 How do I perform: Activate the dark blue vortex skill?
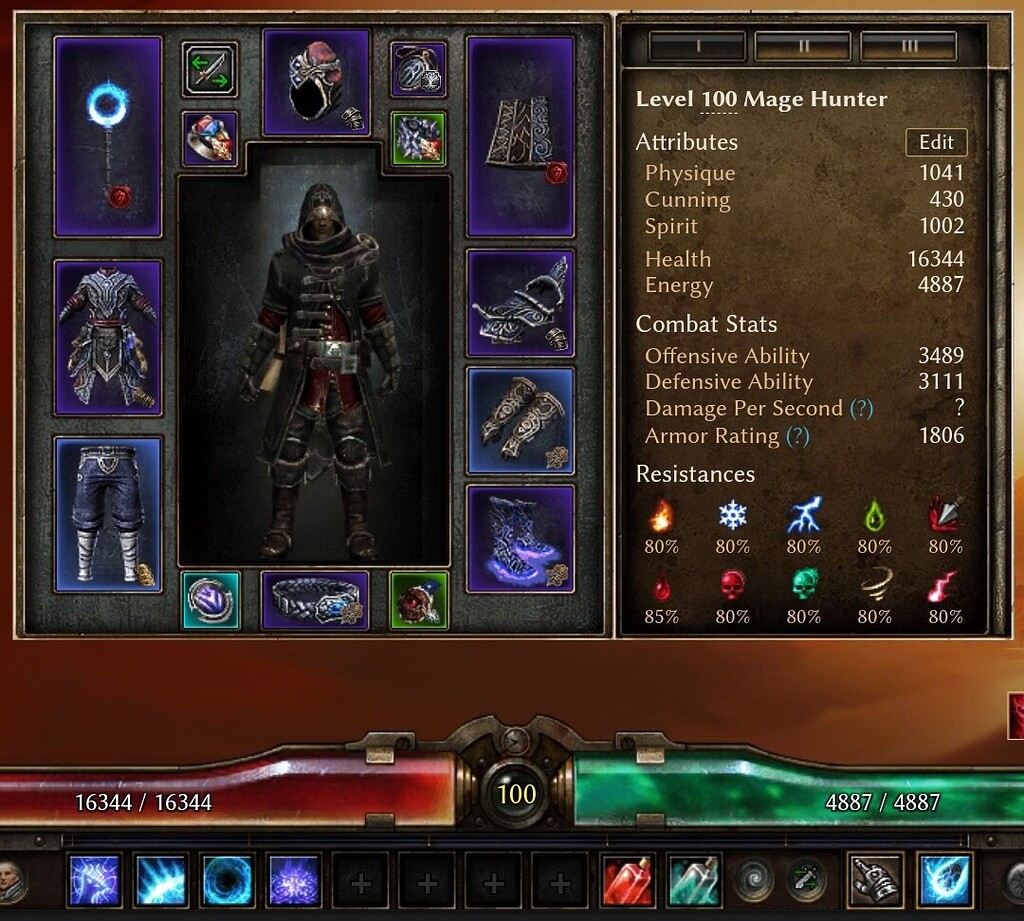click(228, 880)
